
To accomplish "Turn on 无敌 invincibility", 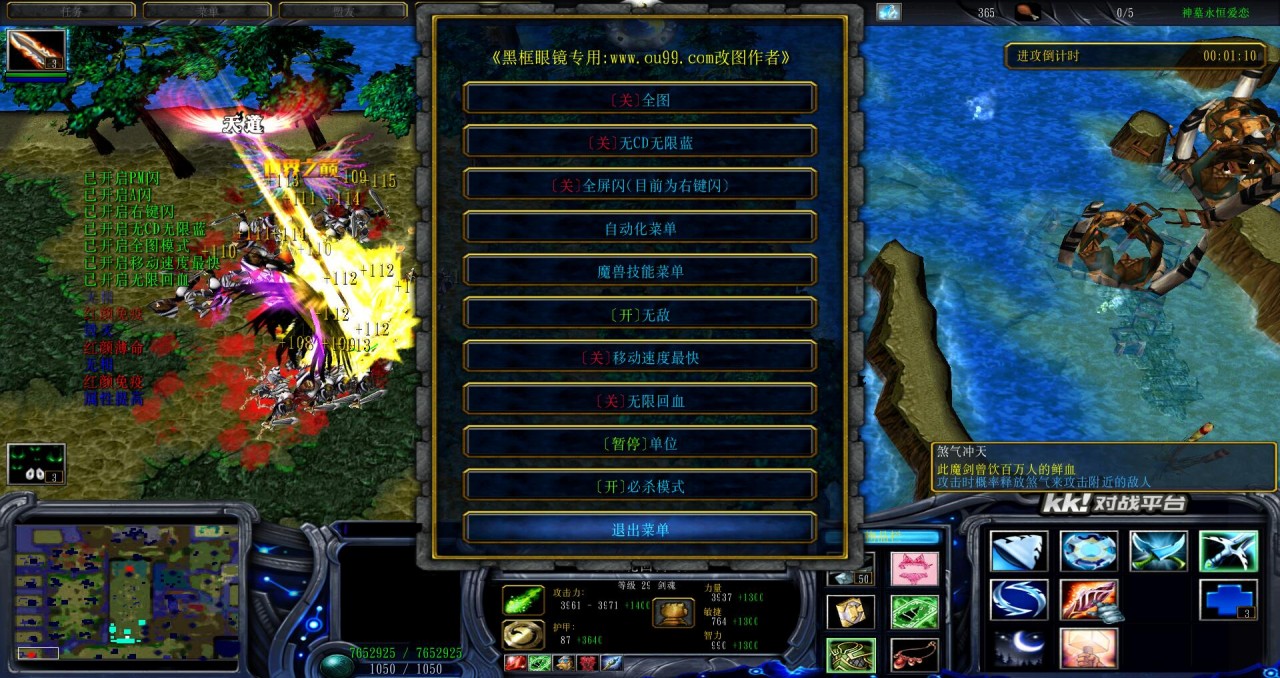I will click(x=640, y=314).
